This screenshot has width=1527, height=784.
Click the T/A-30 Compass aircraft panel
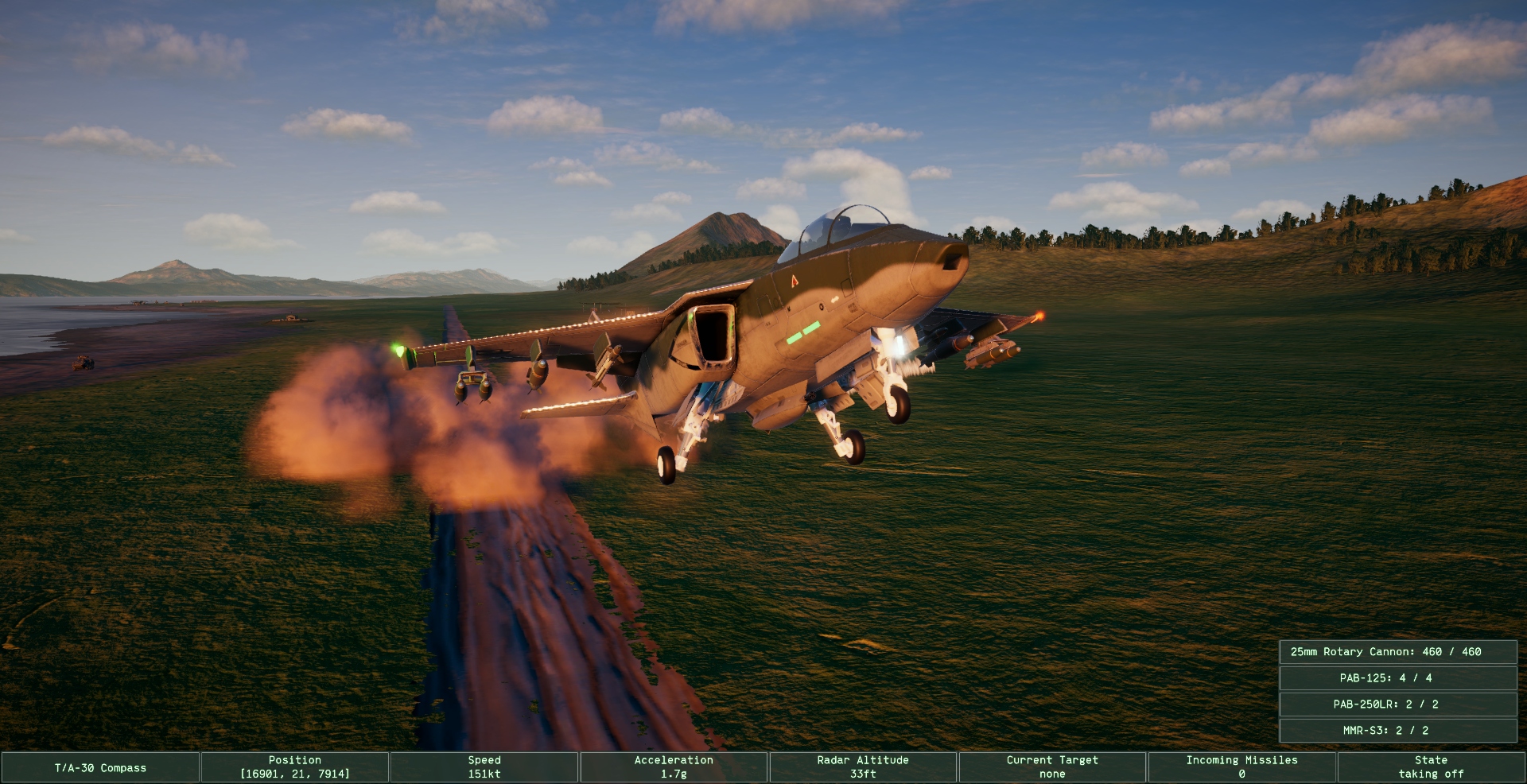(100, 767)
